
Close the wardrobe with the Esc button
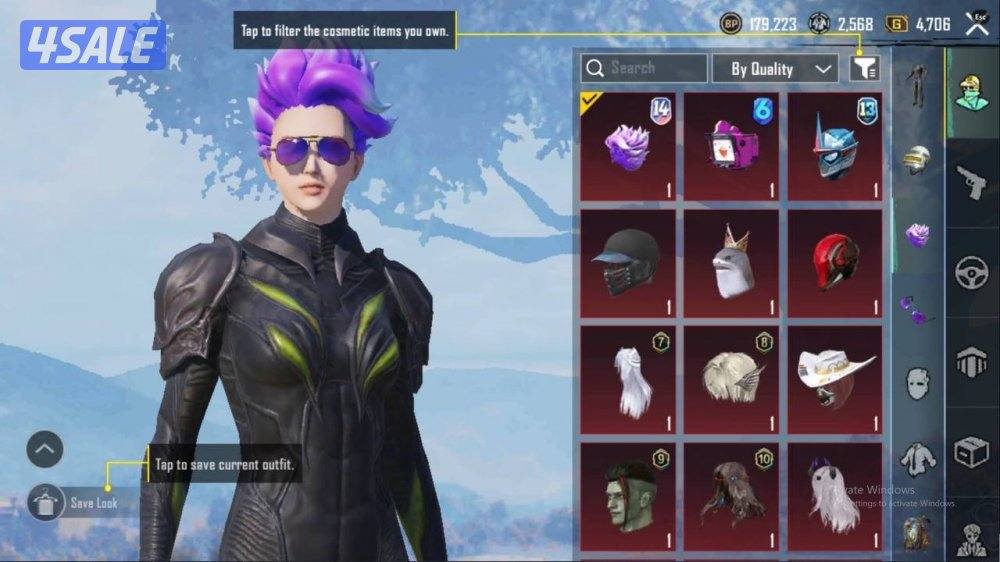[976, 22]
